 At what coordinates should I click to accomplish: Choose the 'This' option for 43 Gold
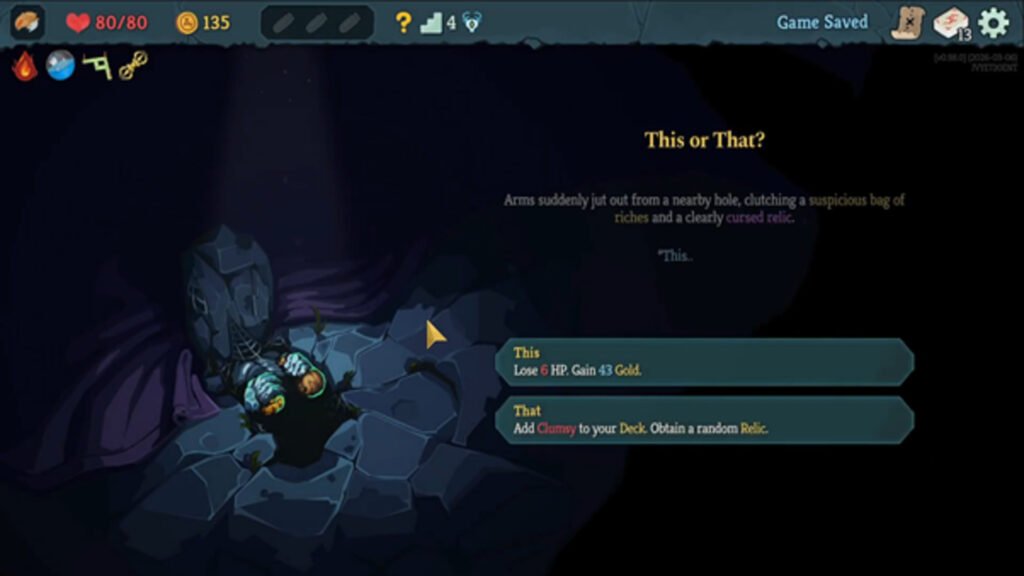pyautogui.click(x=705, y=361)
